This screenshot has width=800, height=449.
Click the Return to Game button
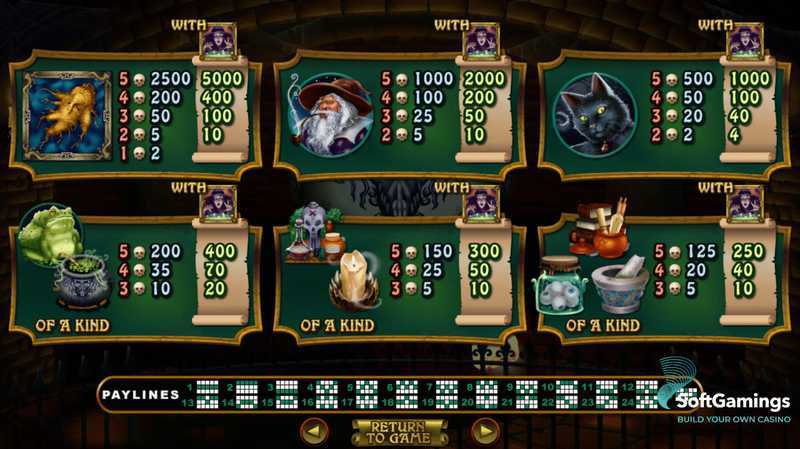399,432
